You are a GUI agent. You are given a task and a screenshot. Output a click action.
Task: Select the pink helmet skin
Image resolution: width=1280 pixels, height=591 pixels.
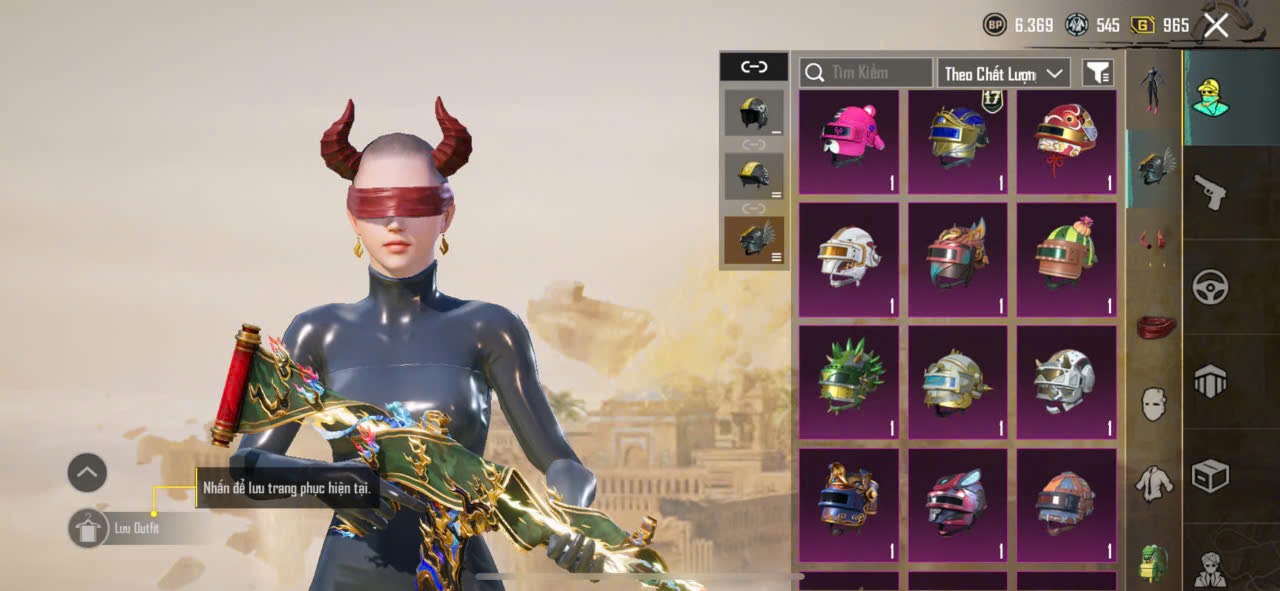tap(849, 141)
